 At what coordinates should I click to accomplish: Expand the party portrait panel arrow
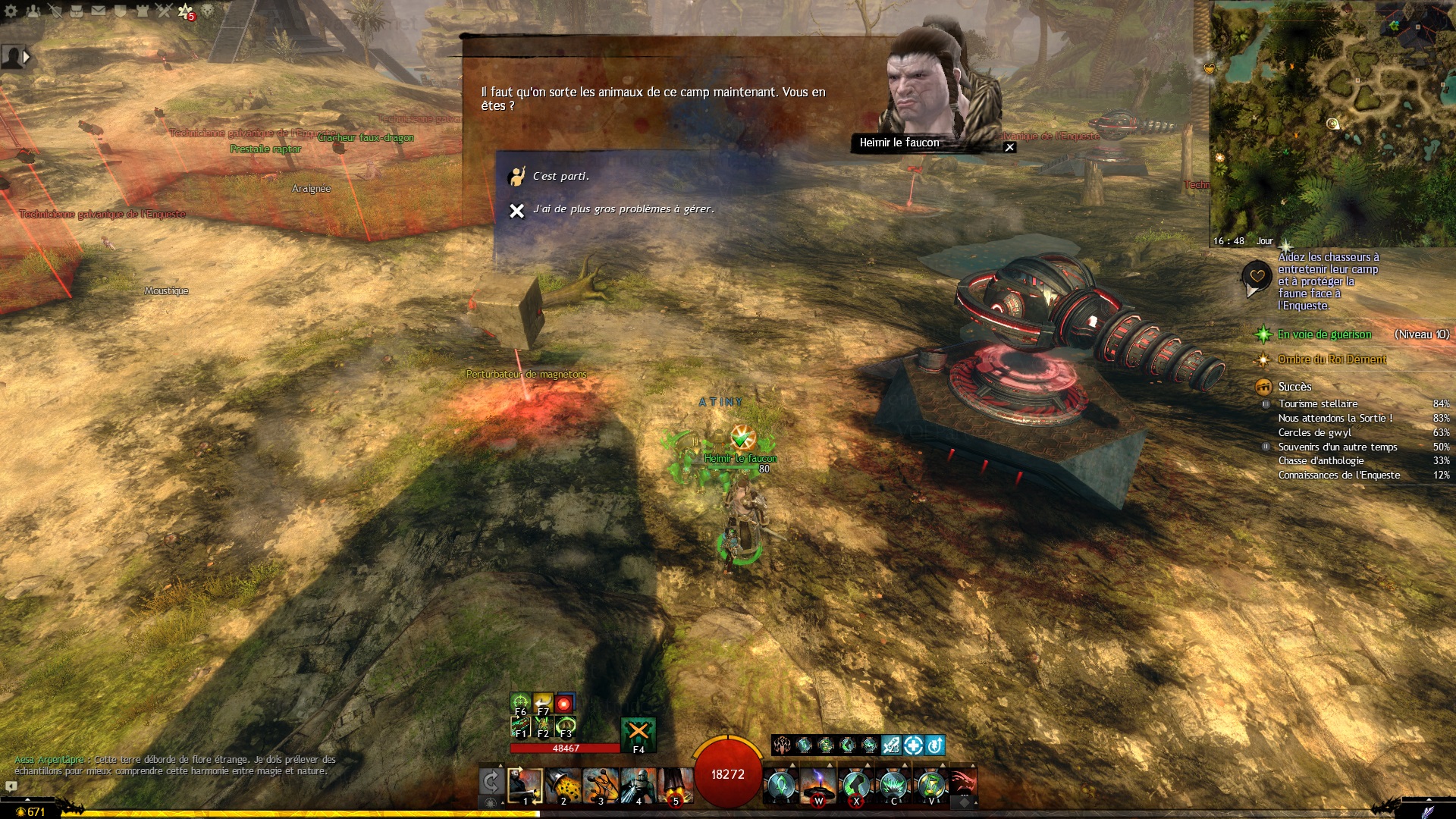[x=27, y=56]
